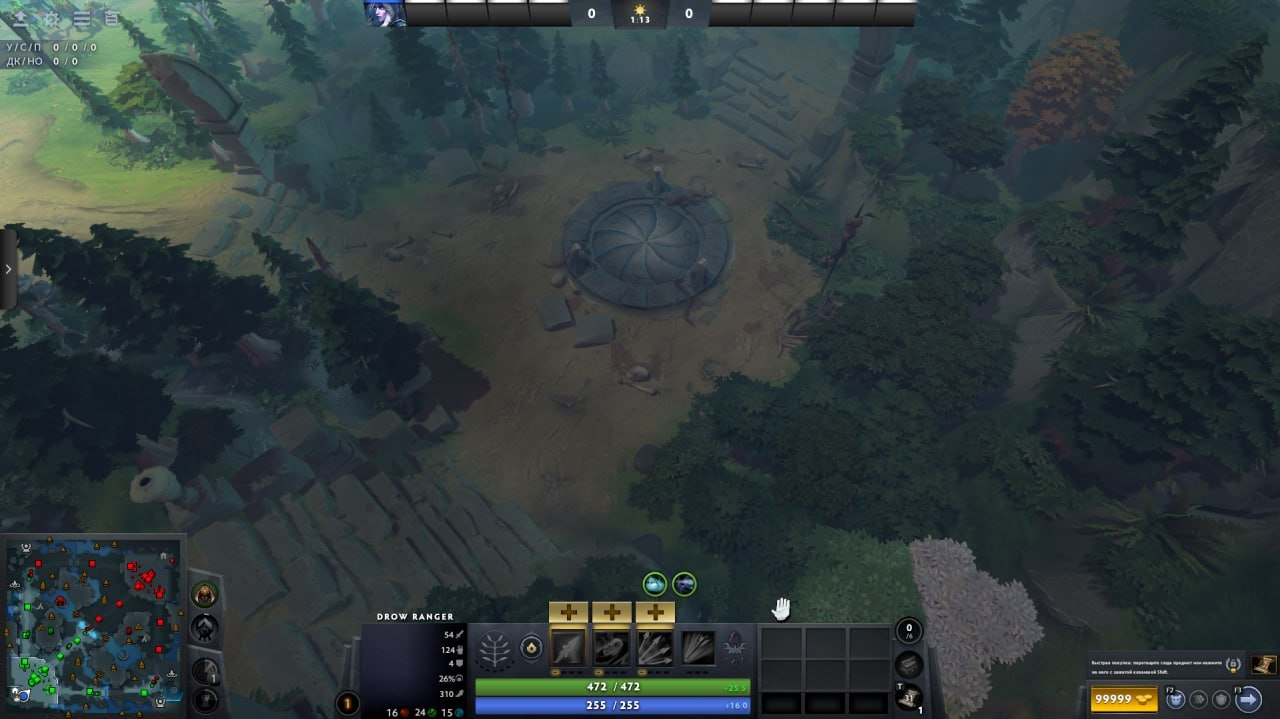Select the Multishot ability icon
This screenshot has height=719, width=1280.
(655, 648)
